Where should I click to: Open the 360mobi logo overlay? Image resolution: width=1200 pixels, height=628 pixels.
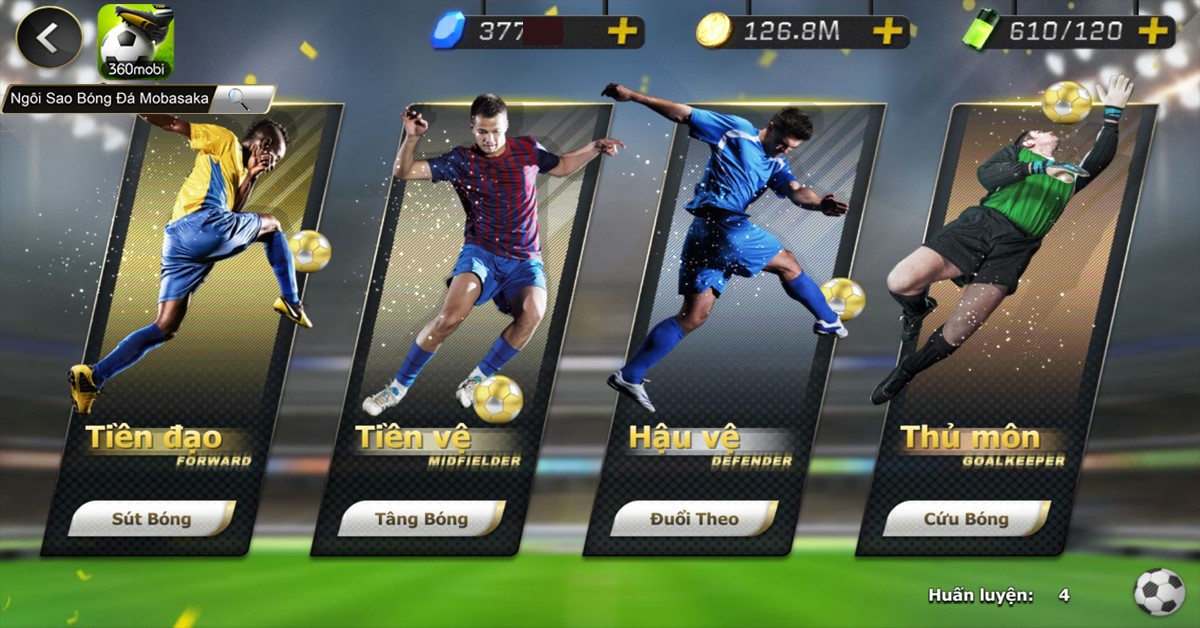point(135,42)
